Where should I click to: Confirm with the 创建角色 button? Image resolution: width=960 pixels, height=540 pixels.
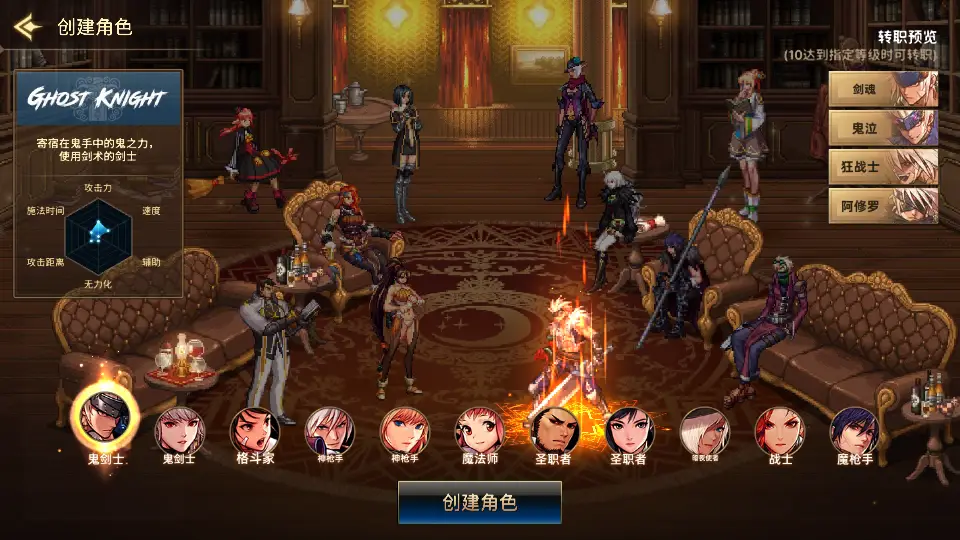point(480,502)
